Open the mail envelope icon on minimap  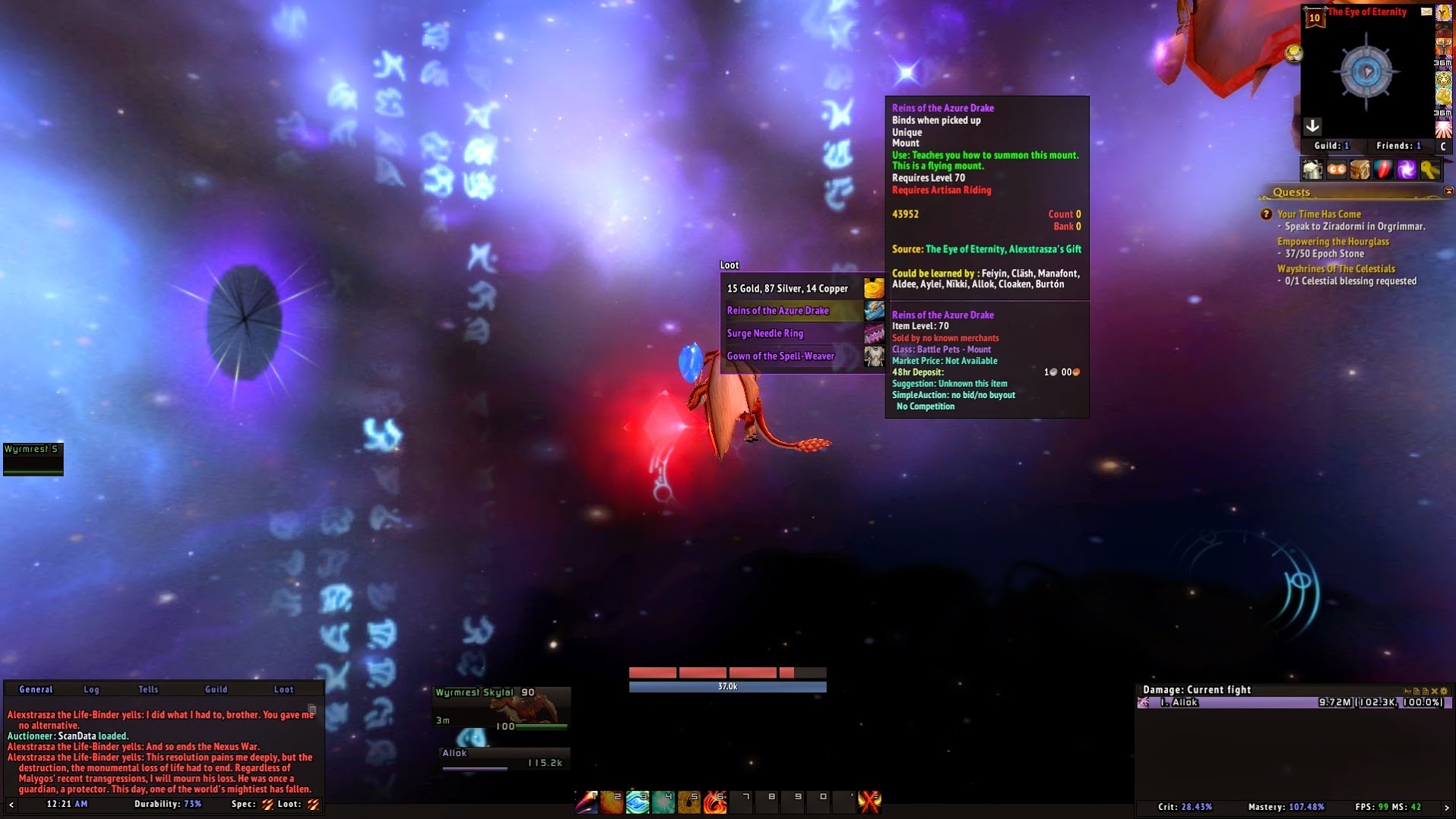pos(1426,11)
